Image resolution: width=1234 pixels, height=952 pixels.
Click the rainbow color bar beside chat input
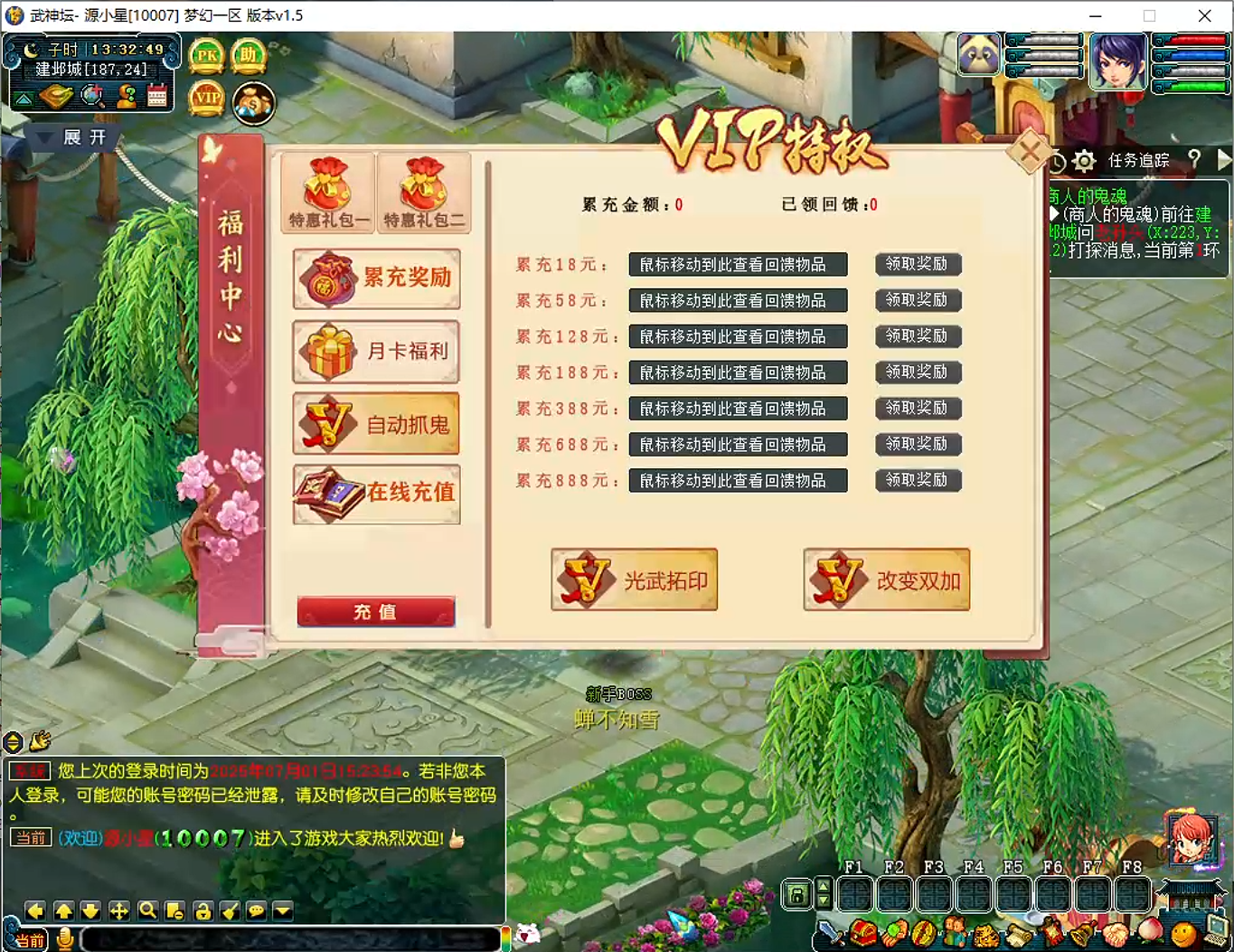click(506, 937)
